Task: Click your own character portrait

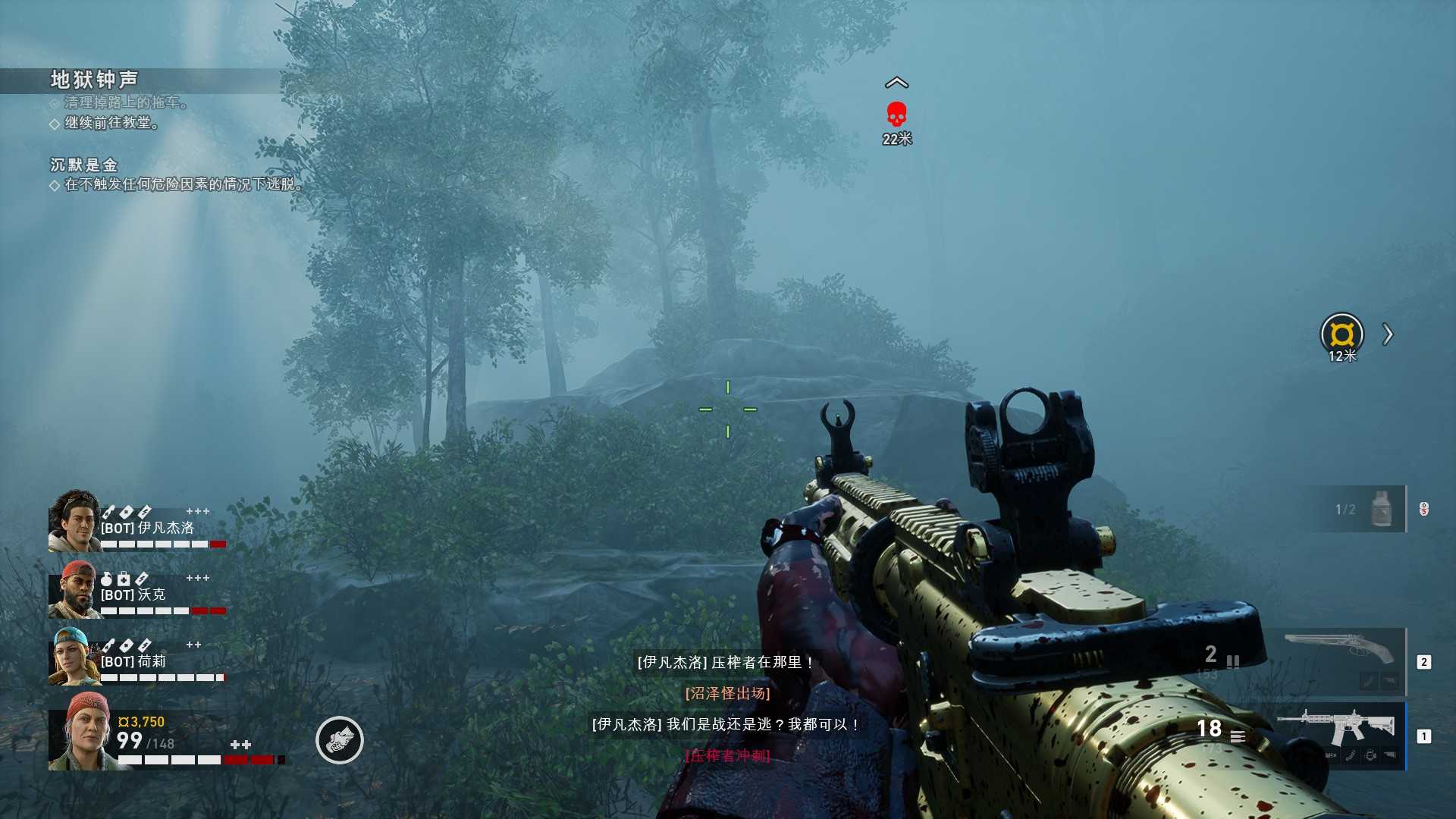Action: click(x=82, y=733)
